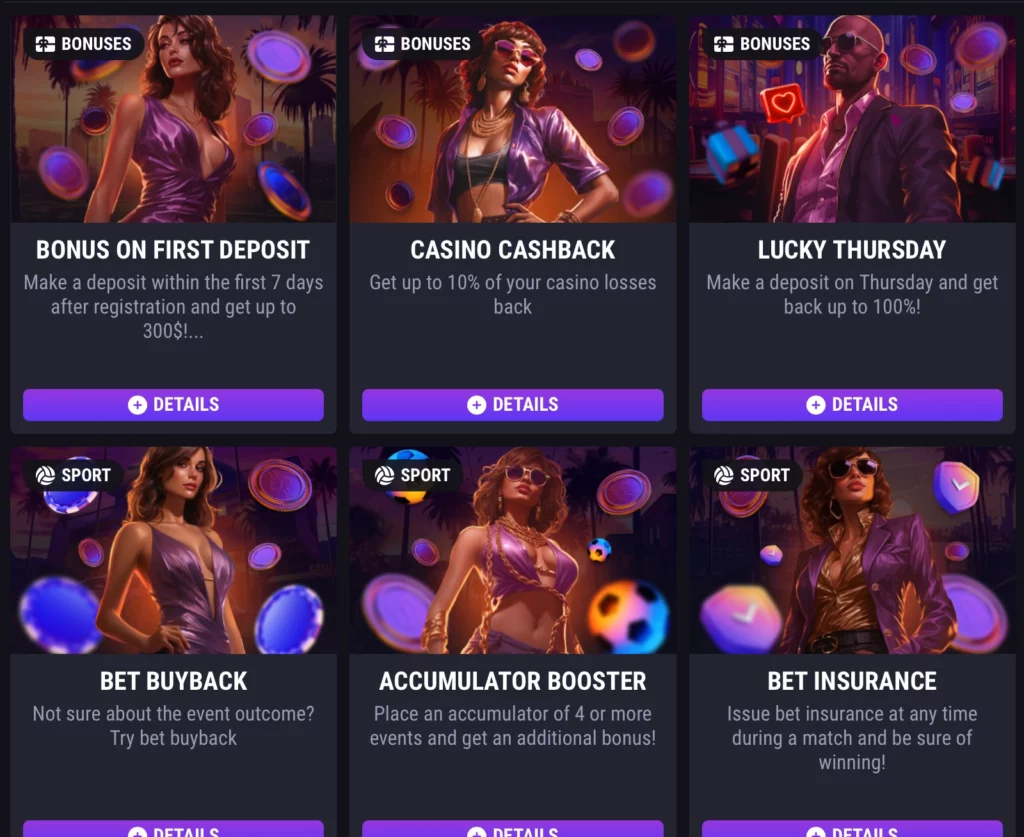Click the Accumulator Booster heading
This screenshot has height=837, width=1024.
tap(512, 681)
